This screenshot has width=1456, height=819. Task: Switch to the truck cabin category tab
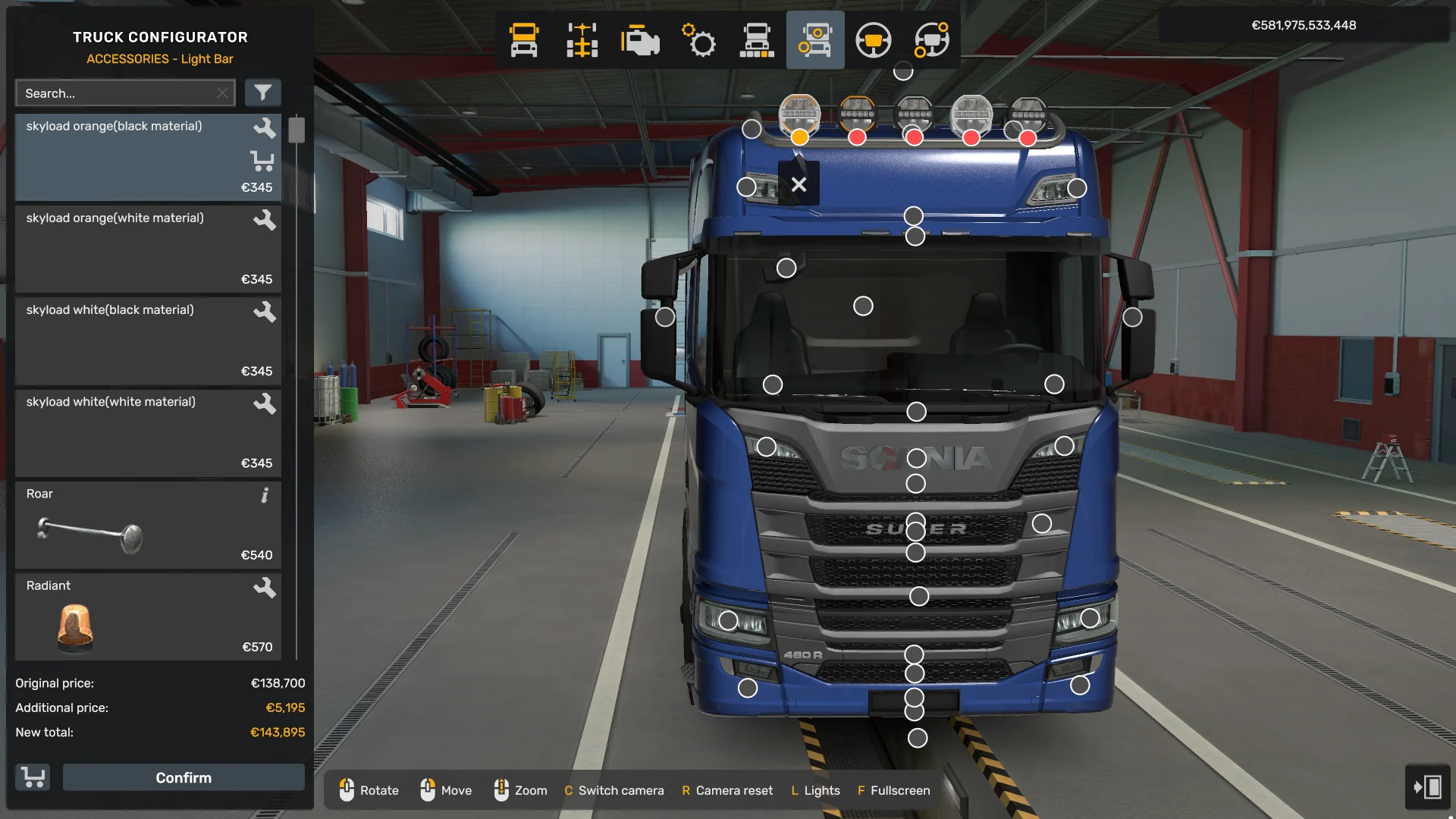coord(524,40)
